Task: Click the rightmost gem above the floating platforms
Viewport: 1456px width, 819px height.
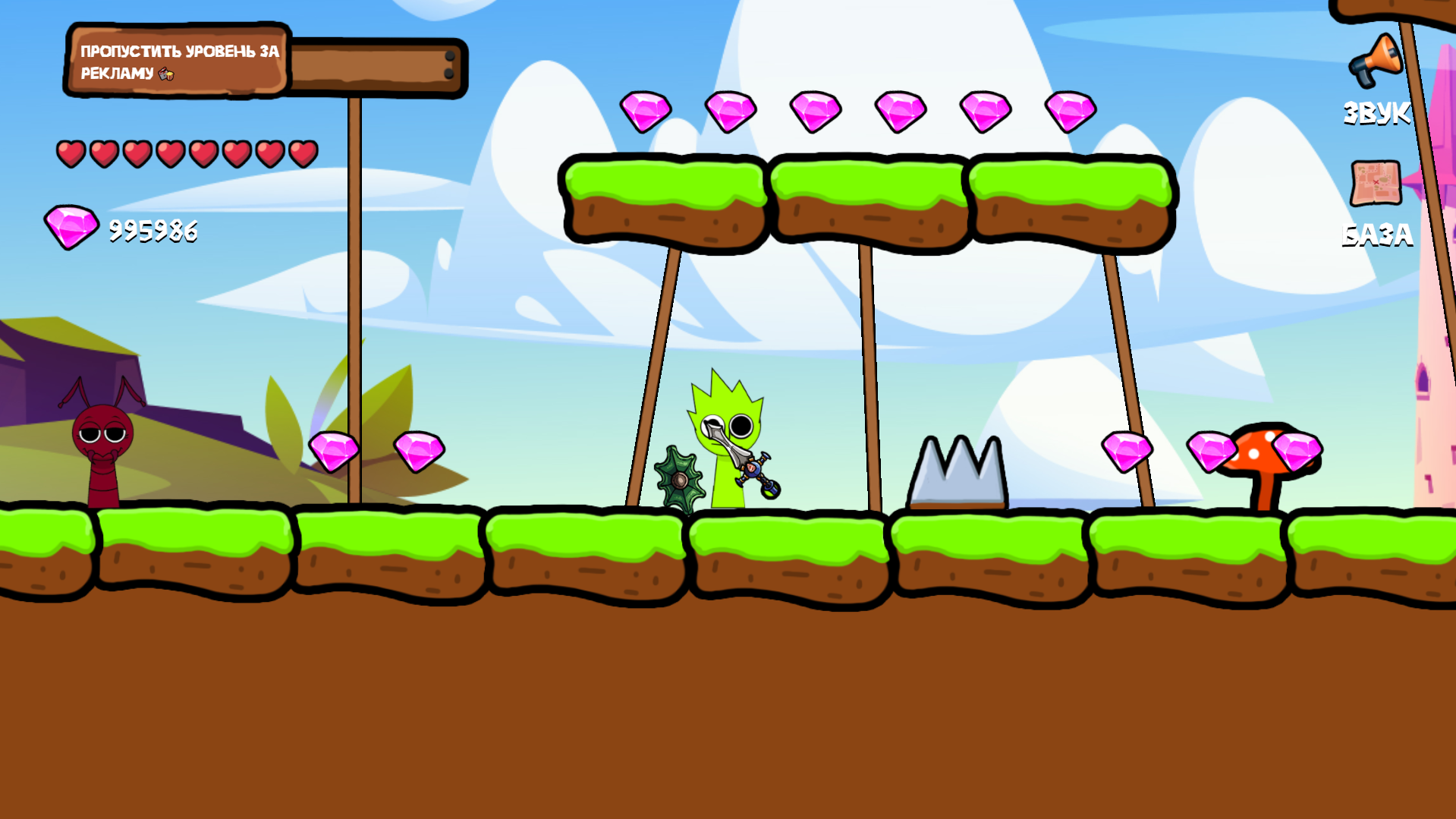Action: coord(1069,109)
